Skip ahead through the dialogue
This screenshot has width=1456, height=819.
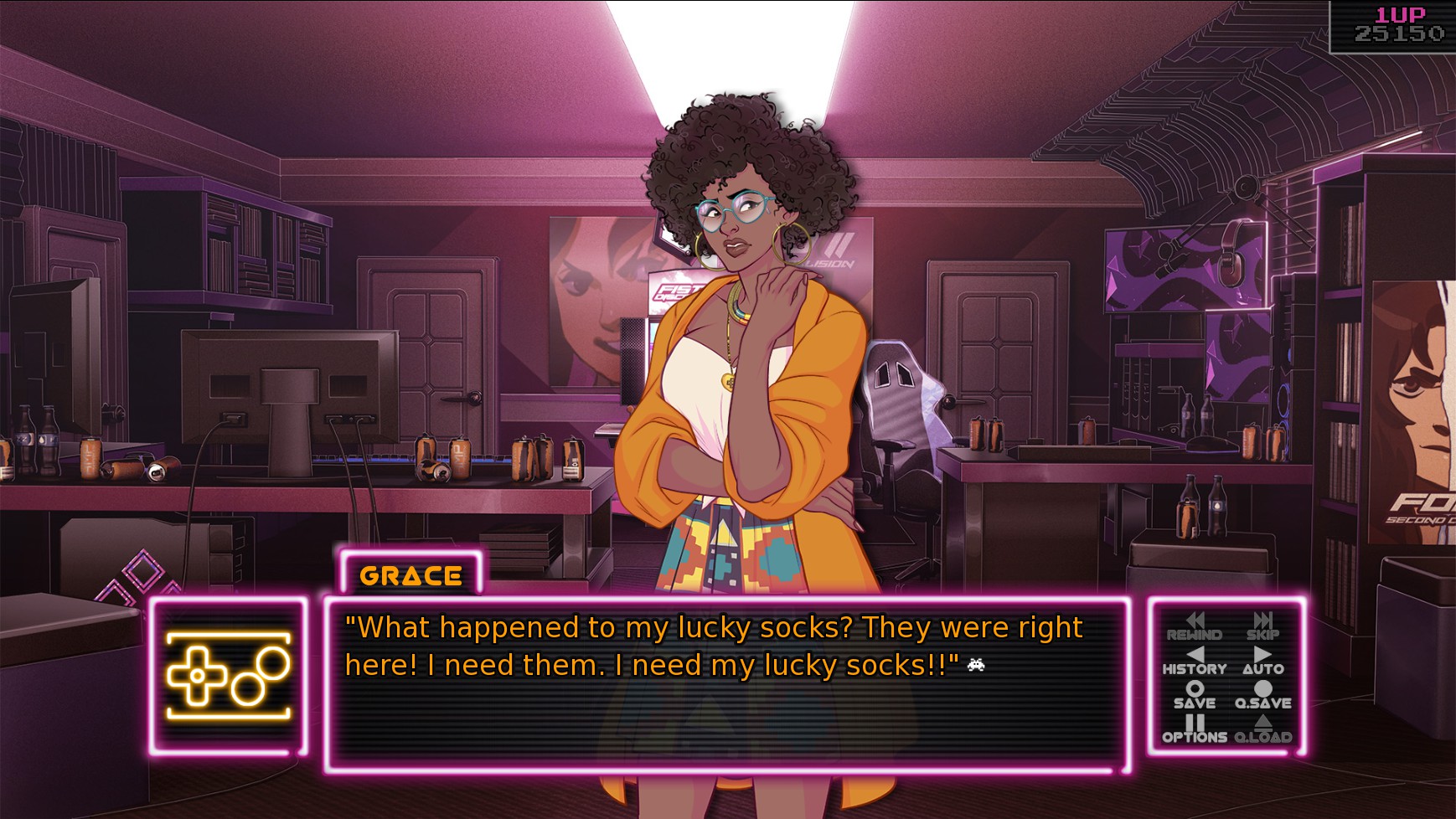tap(1262, 626)
